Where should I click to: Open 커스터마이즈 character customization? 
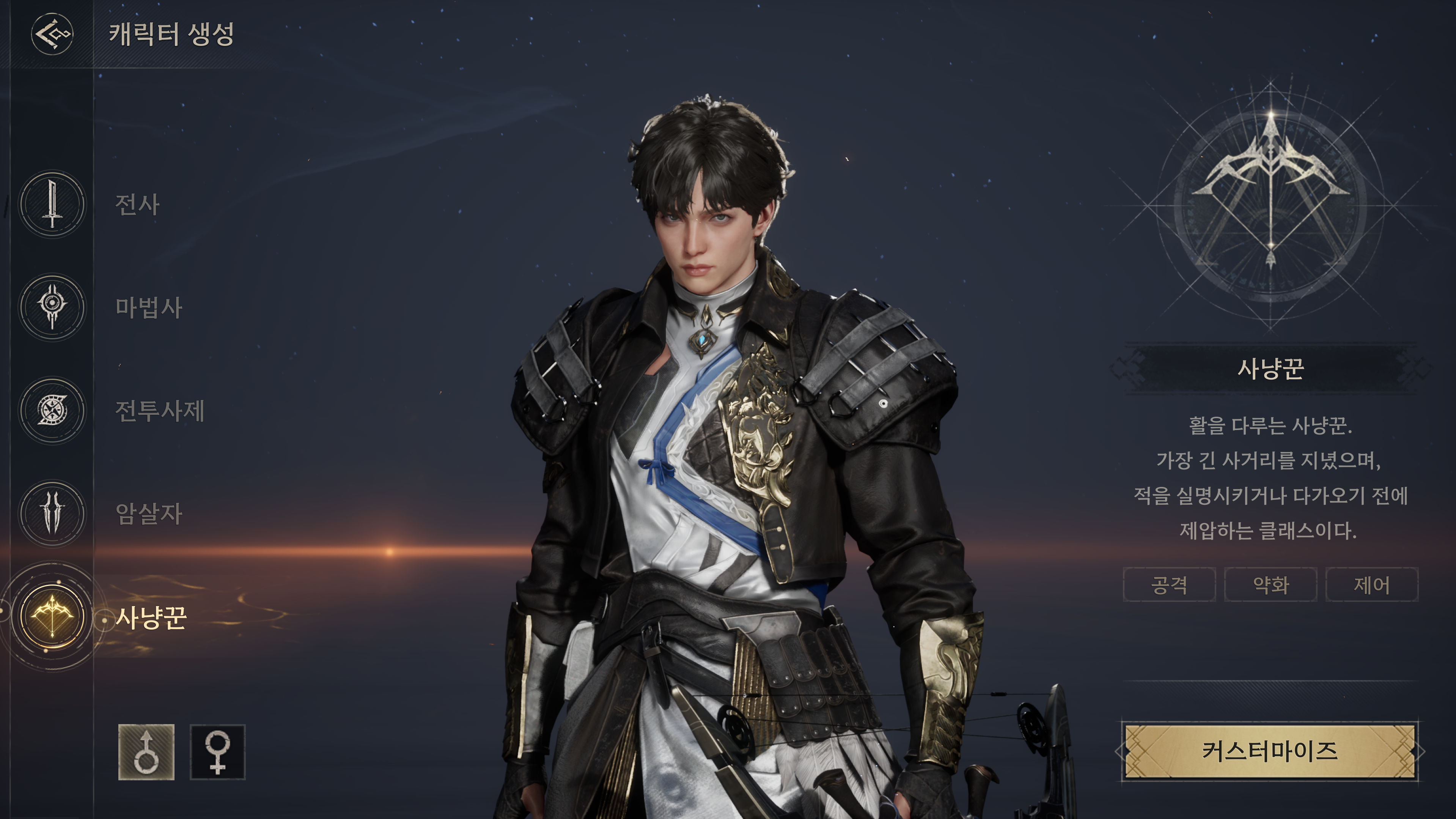1269,751
